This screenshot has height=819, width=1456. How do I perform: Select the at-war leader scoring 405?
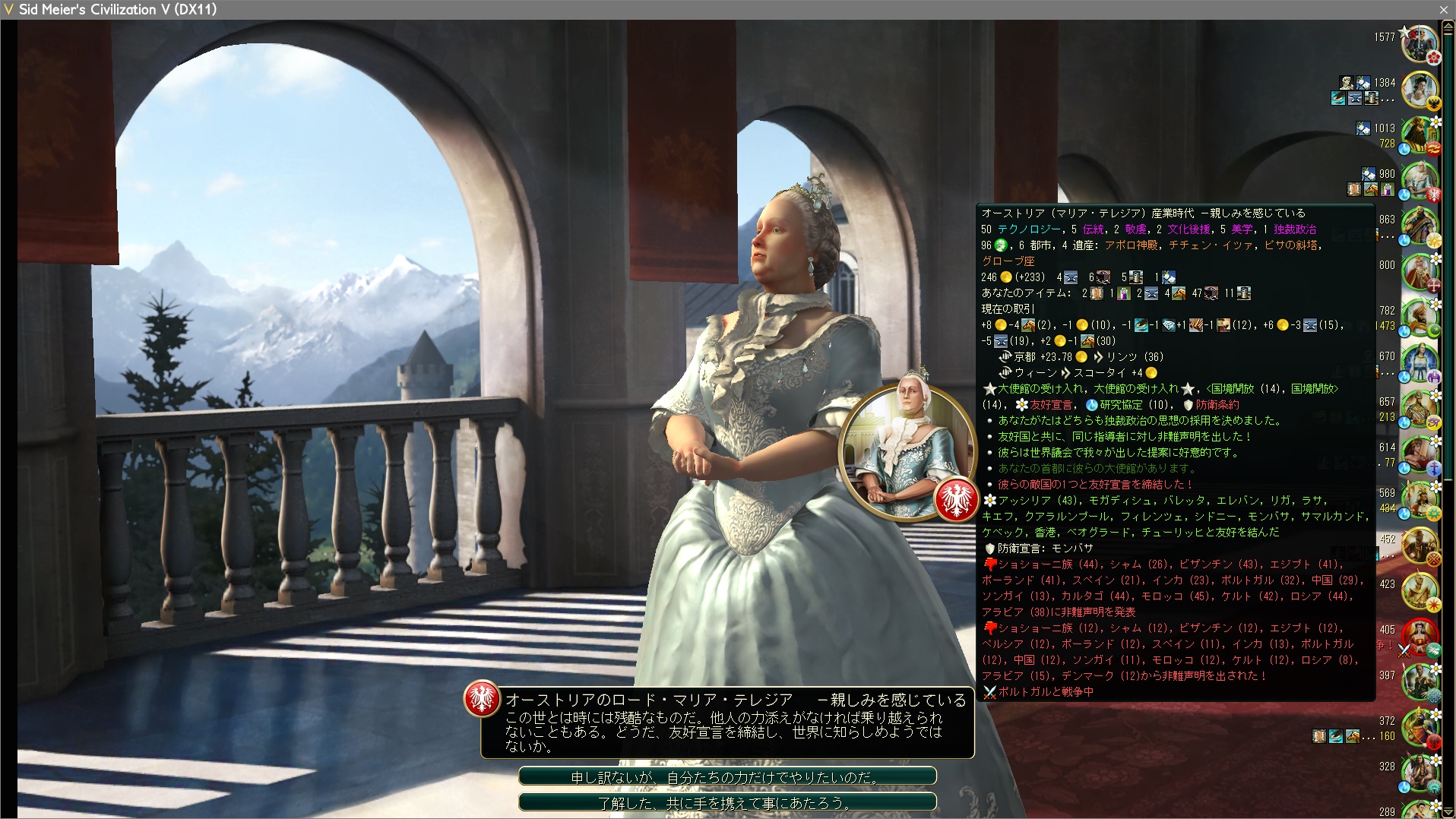(x=1419, y=637)
